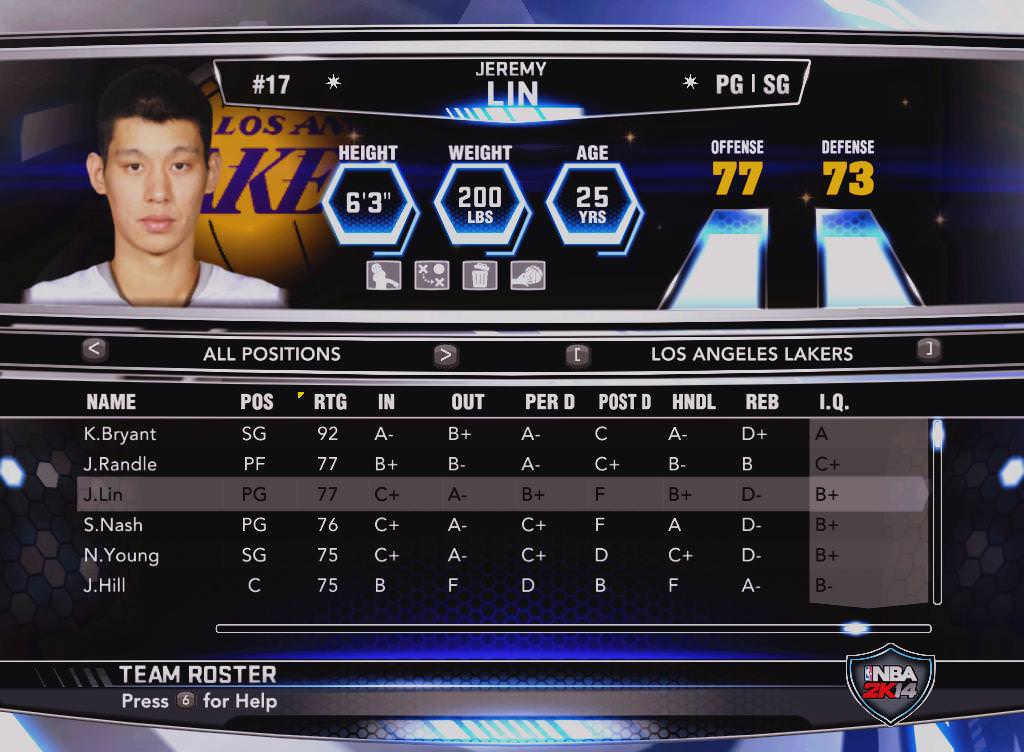Sort roster by REB column header
This screenshot has height=752, width=1024.
point(762,402)
